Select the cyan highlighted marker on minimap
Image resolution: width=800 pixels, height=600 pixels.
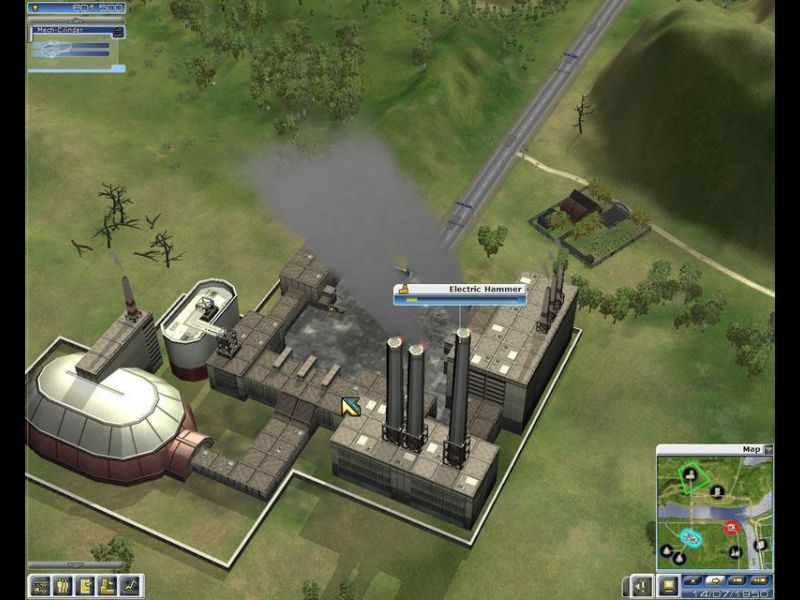click(689, 537)
